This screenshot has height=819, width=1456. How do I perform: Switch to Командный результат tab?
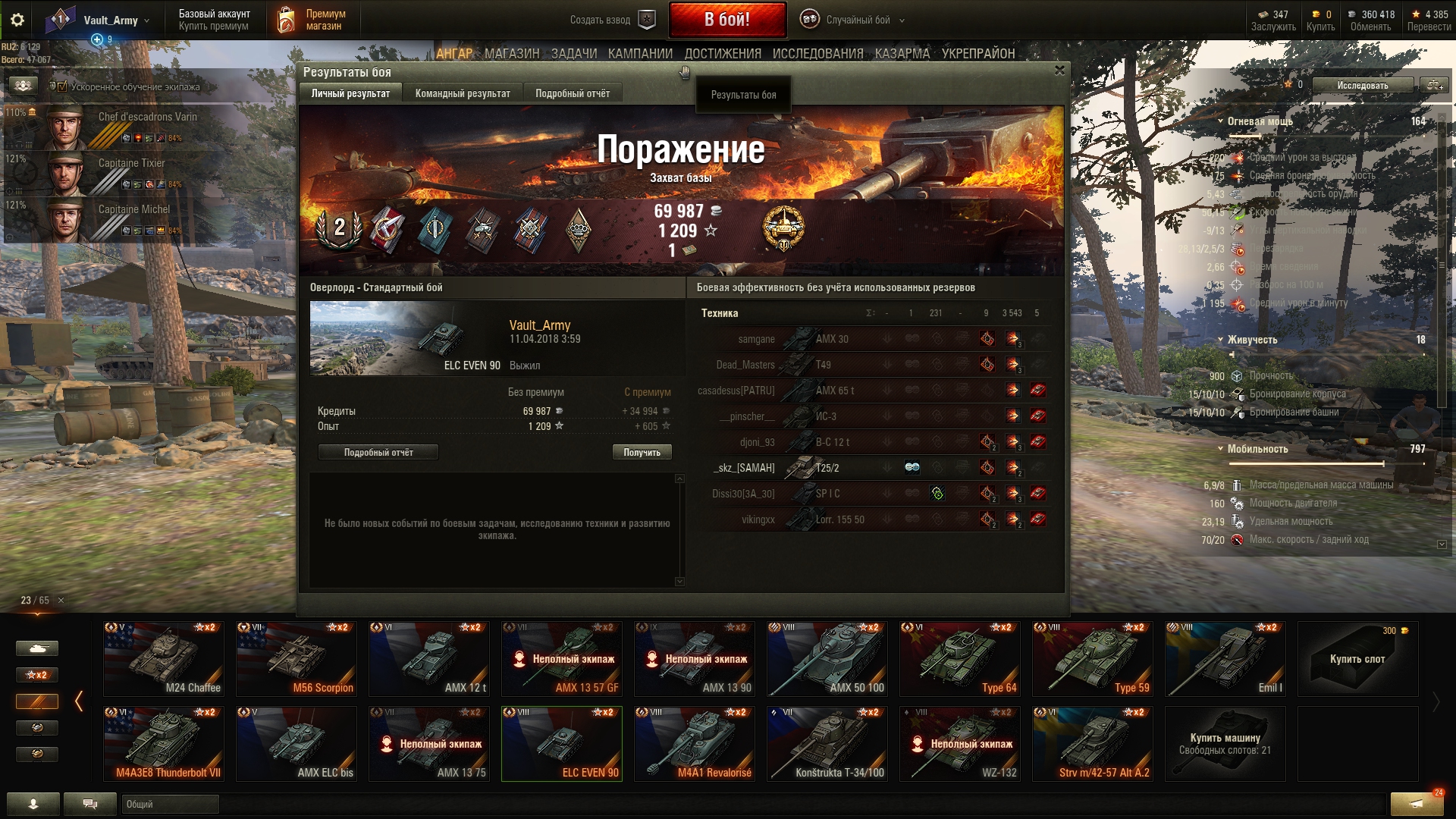[x=463, y=93]
